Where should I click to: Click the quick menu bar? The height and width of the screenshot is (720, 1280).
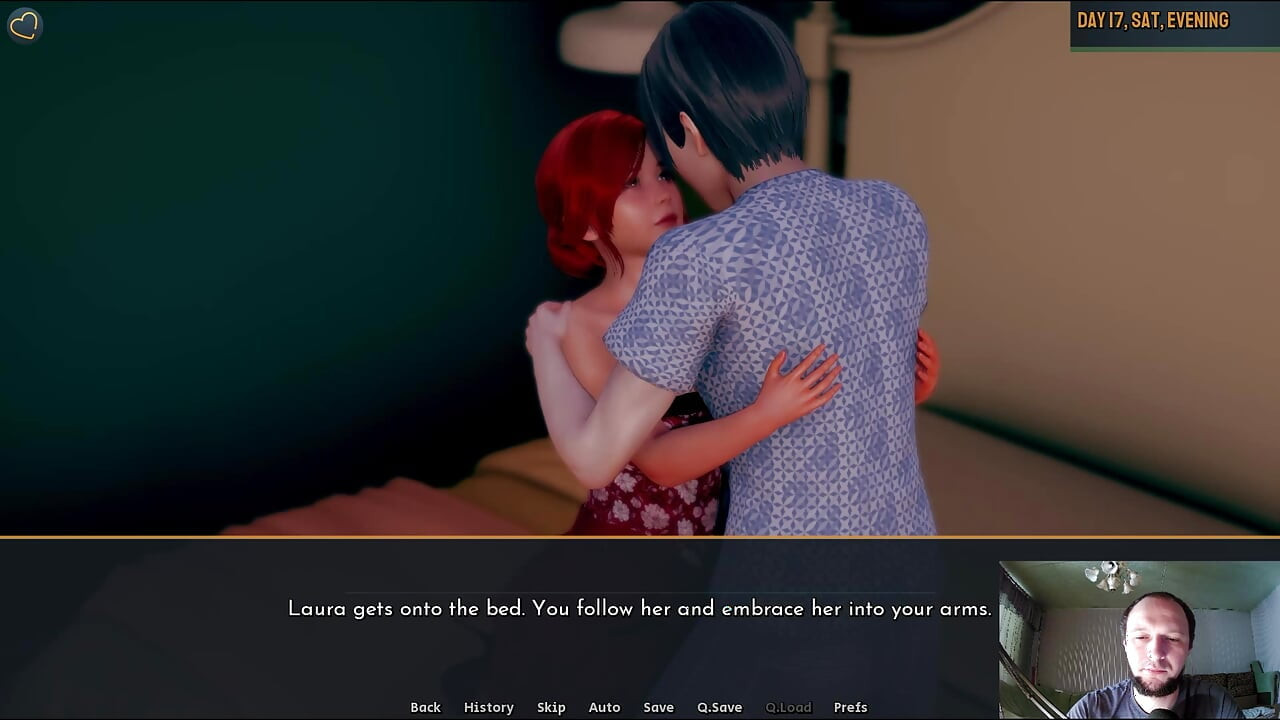[x=640, y=707]
